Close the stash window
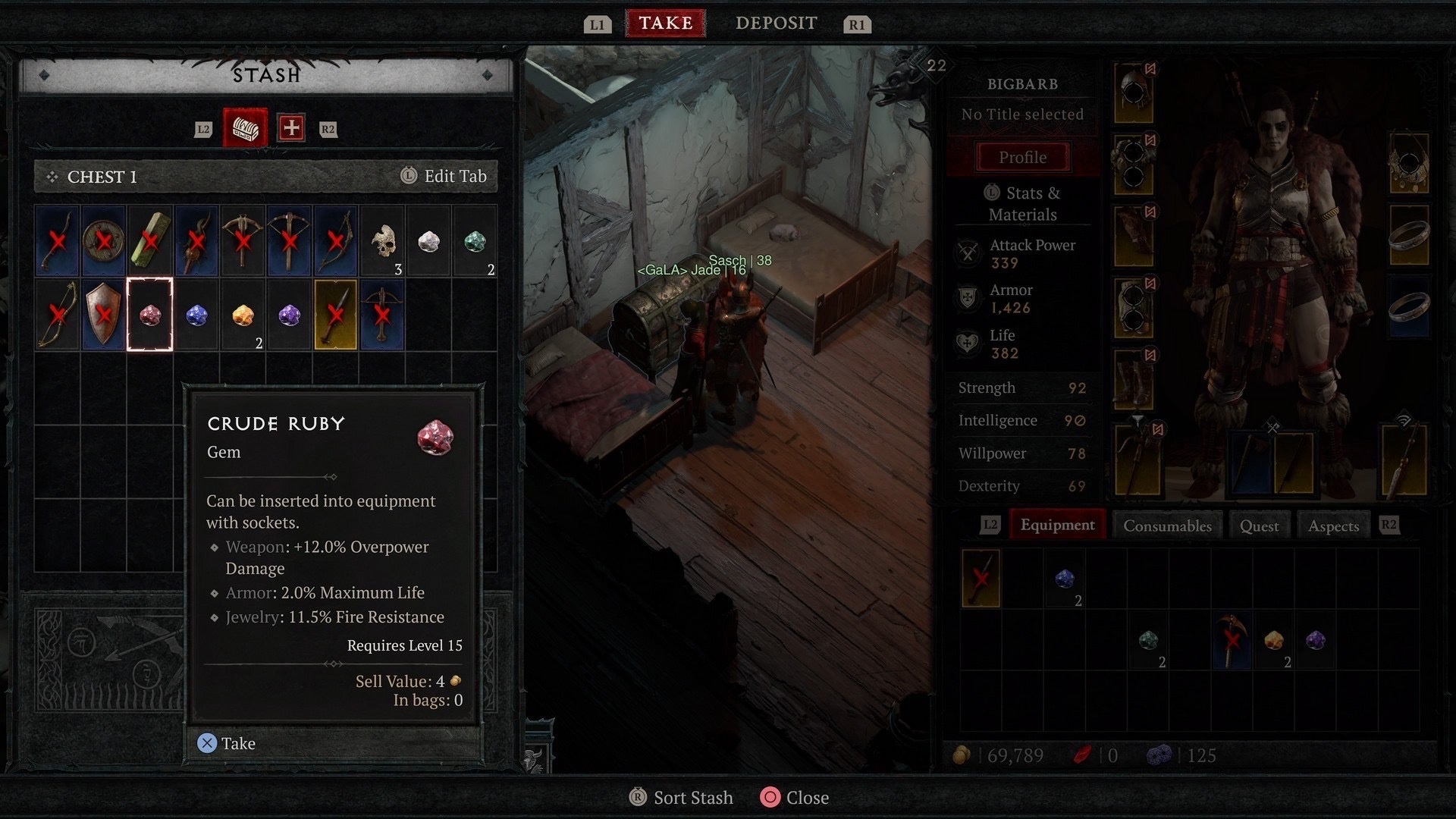The image size is (1456, 819). pyautogui.click(x=795, y=798)
